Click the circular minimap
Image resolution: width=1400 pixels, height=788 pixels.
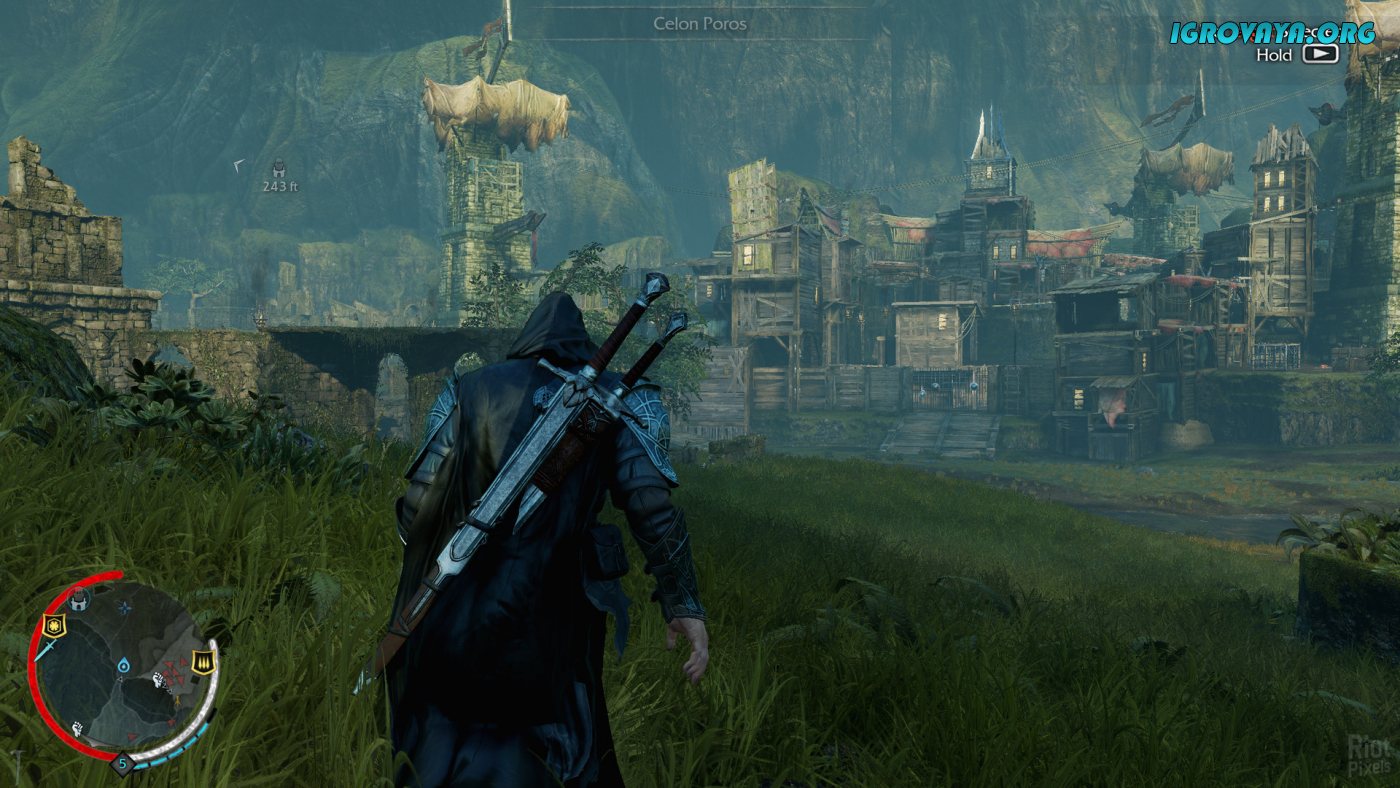point(122,667)
